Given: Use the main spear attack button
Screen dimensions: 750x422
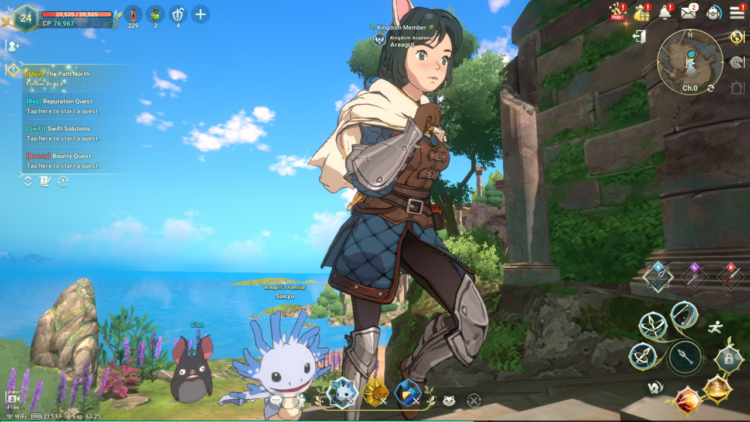Looking at the screenshot, I should point(684,356).
